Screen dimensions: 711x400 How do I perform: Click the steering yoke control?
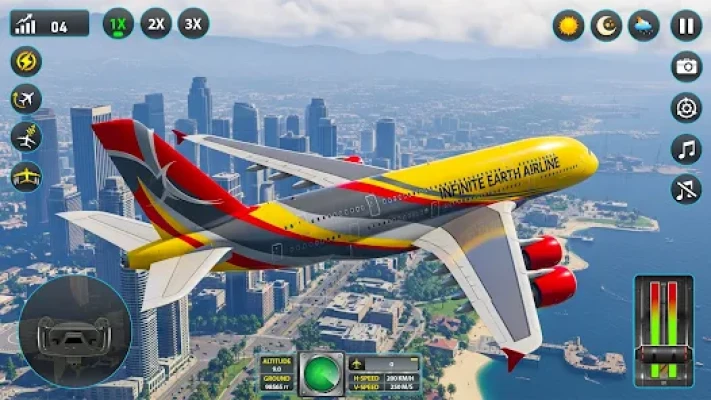[x=73, y=332]
